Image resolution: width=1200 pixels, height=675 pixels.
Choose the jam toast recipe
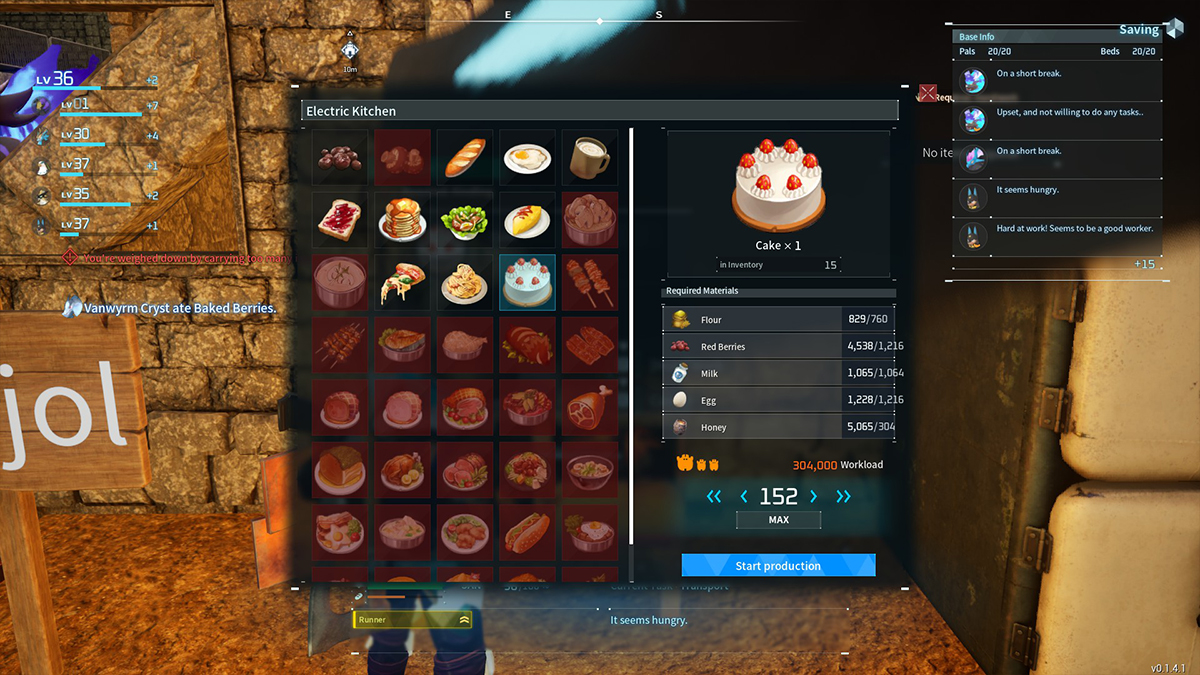pos(340,220)
